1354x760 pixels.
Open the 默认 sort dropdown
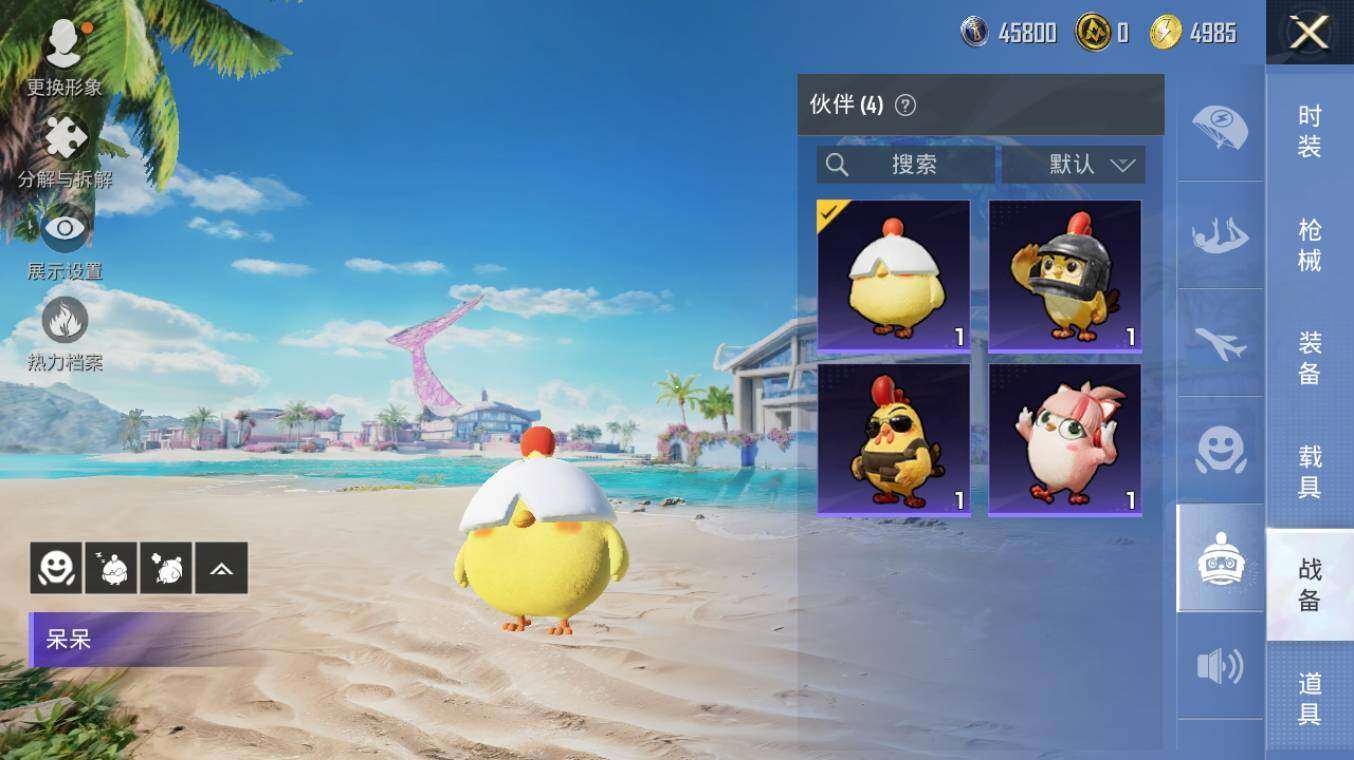[1074, 165]
